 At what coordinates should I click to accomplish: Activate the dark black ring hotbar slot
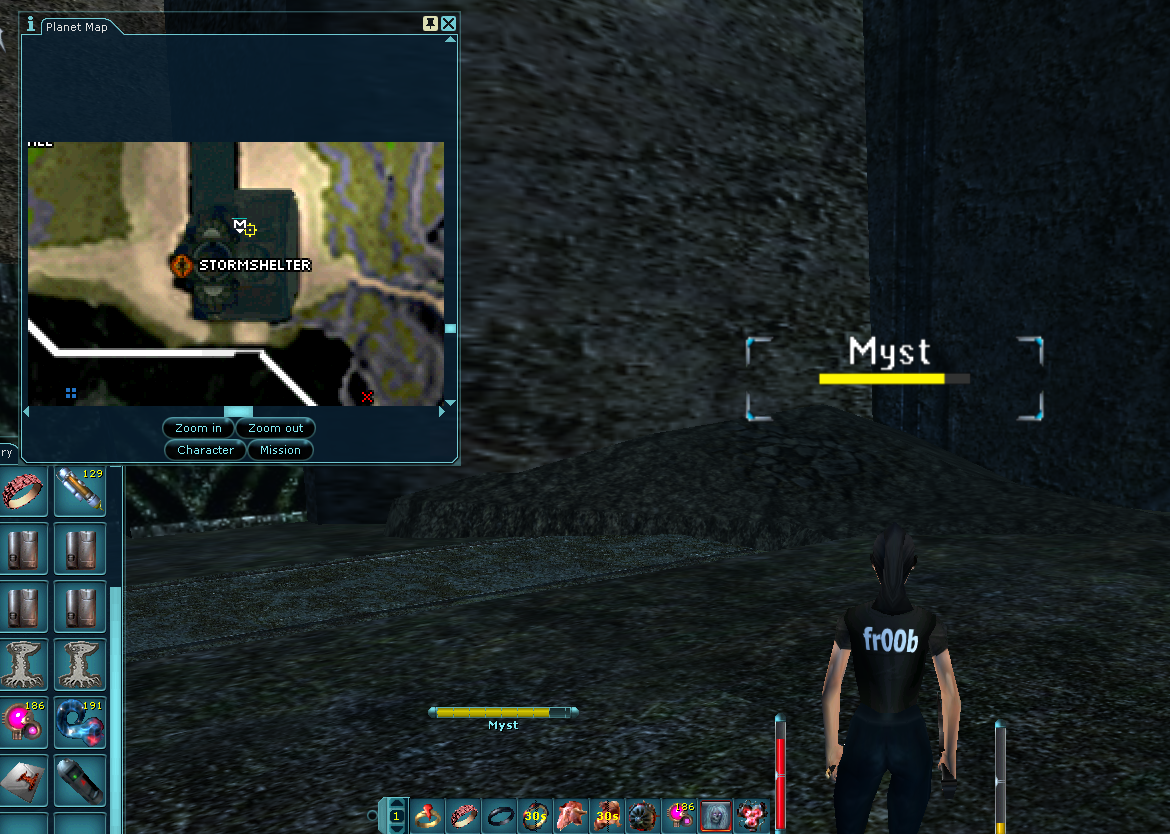499,816
